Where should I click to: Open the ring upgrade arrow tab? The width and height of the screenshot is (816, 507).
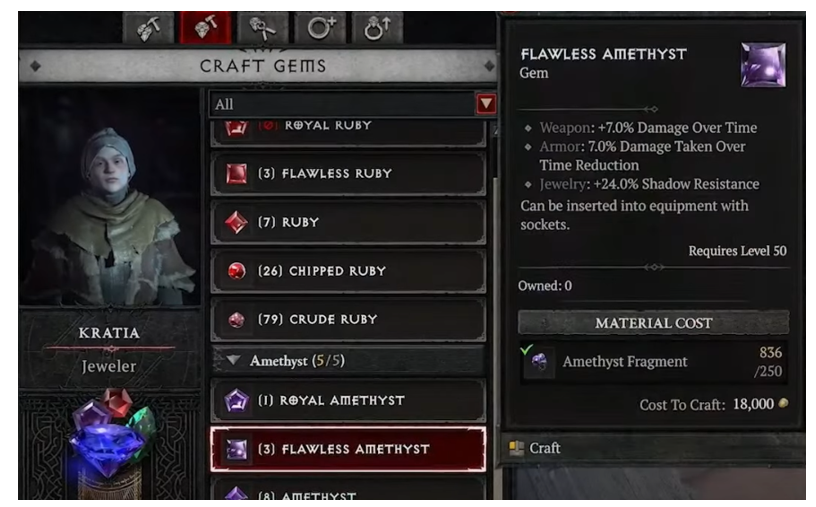(x=376, y=28)
